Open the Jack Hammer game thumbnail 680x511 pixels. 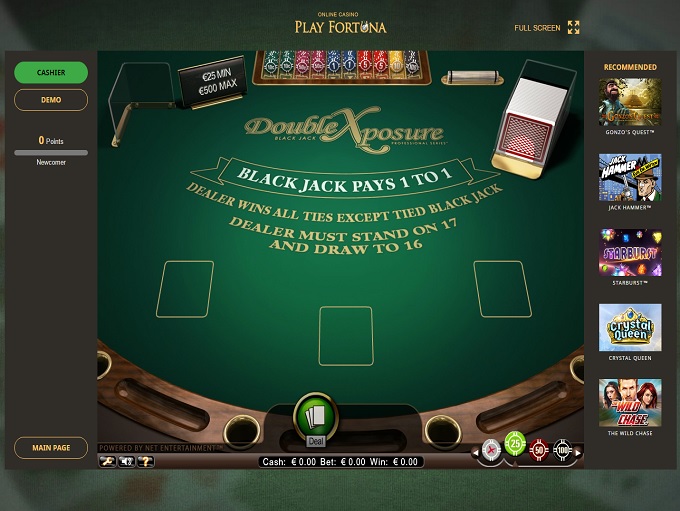point(630,177)
